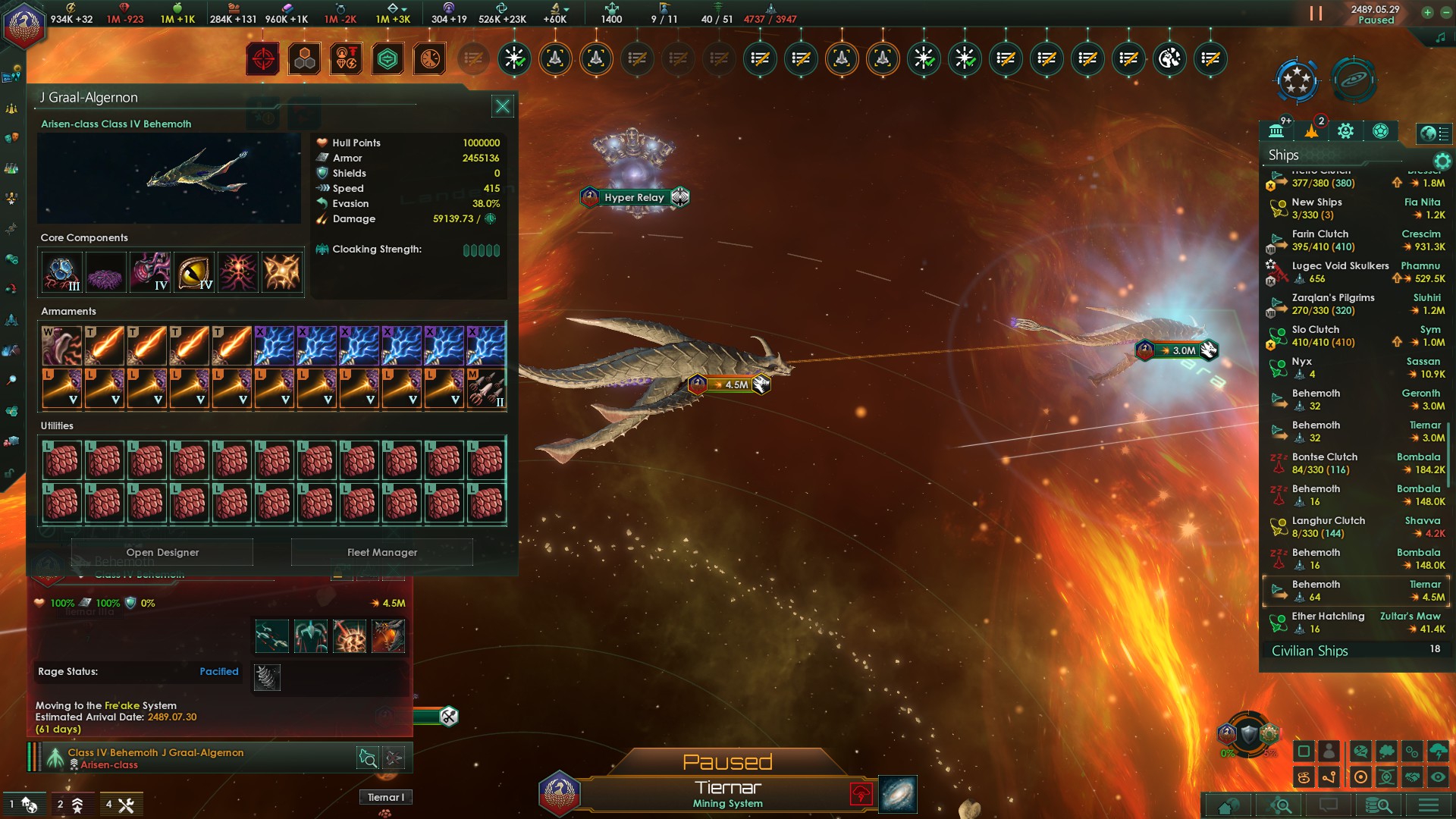The height and width of the screenshot is (819, 1456).
Task: Open the Fleet Manager
Action: pos(382,552)
